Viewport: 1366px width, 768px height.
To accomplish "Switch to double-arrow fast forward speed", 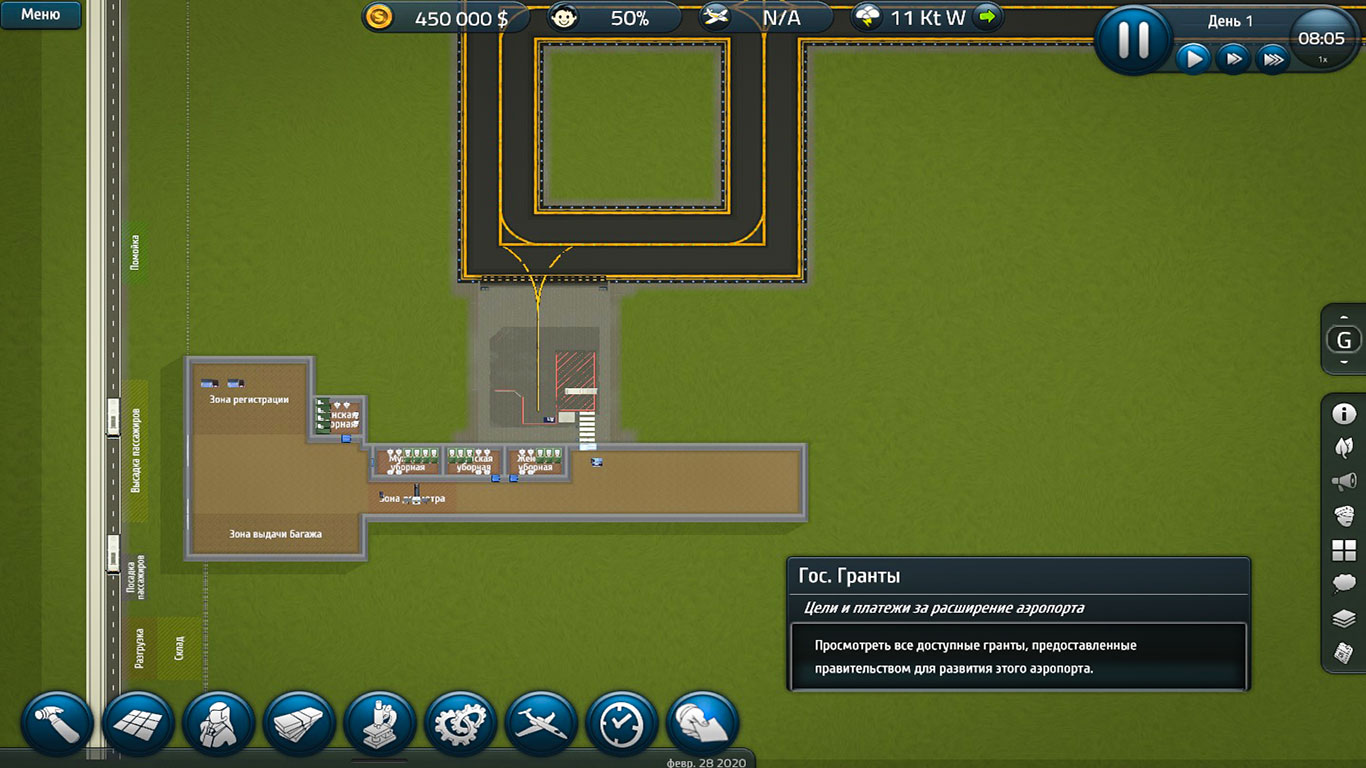I will pos(1233,59).
